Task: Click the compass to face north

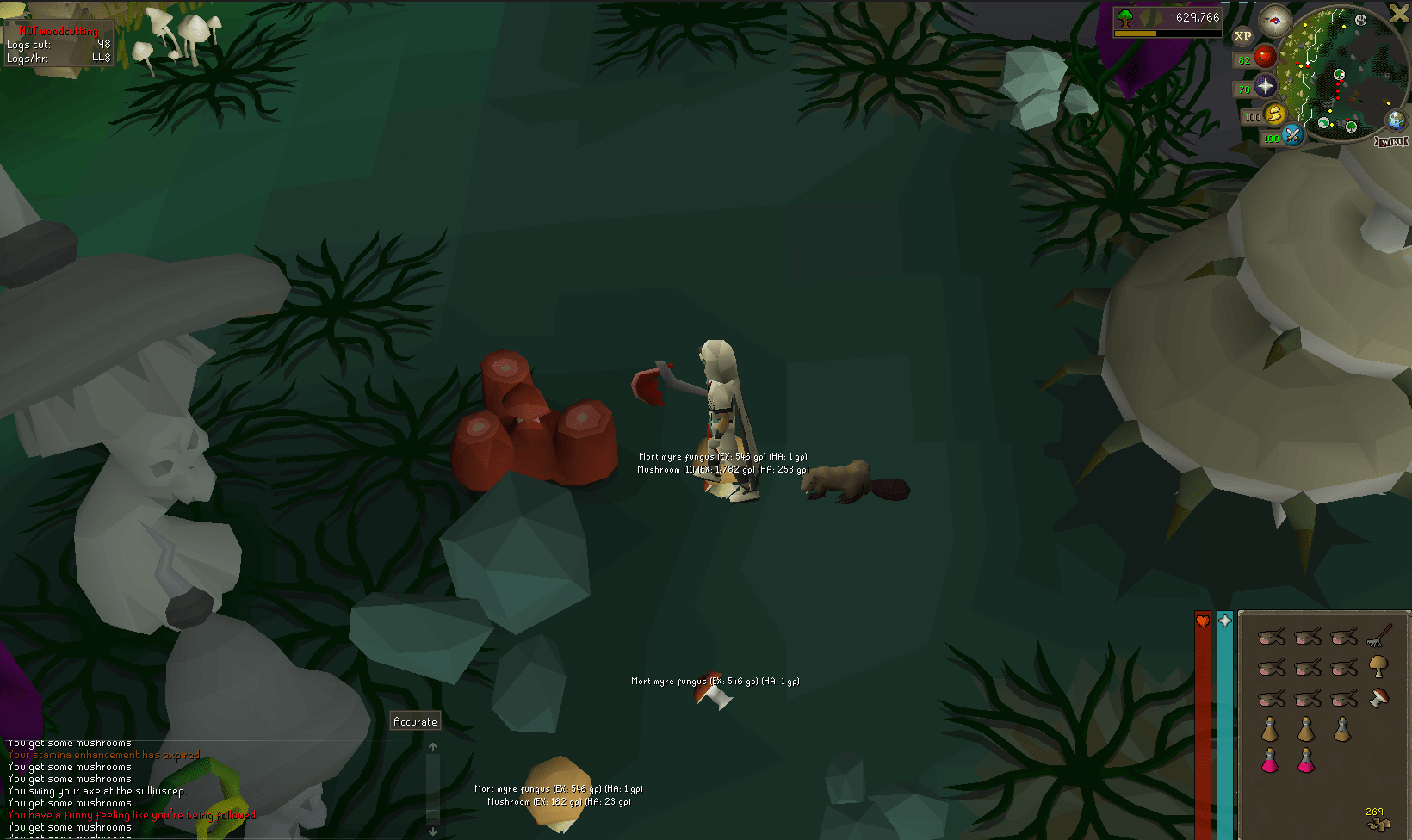Action: click(x=1275, y=21)
